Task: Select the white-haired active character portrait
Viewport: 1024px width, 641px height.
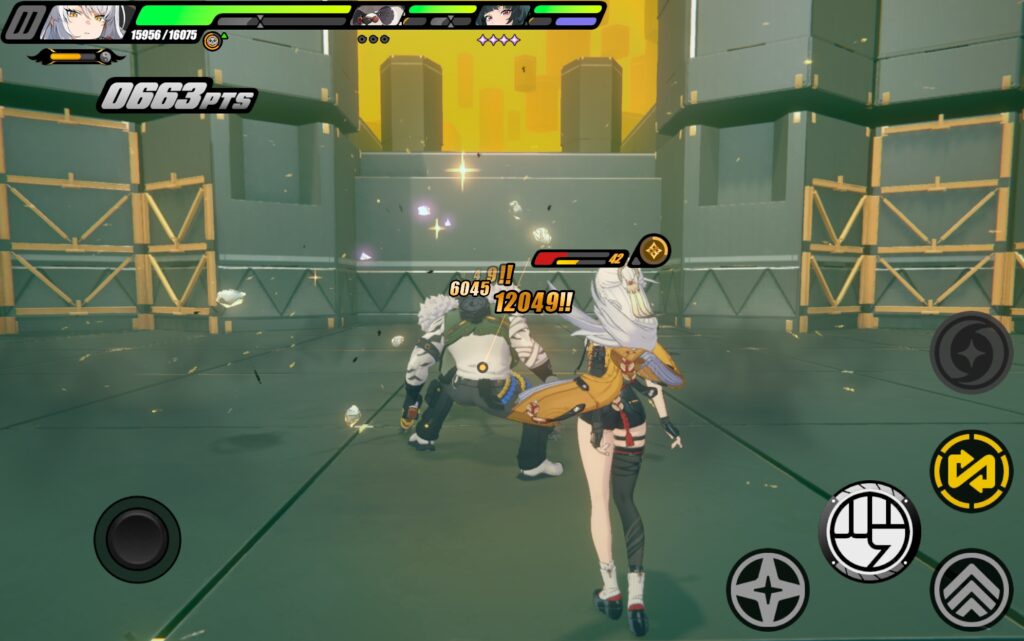Action: point(86,21)
